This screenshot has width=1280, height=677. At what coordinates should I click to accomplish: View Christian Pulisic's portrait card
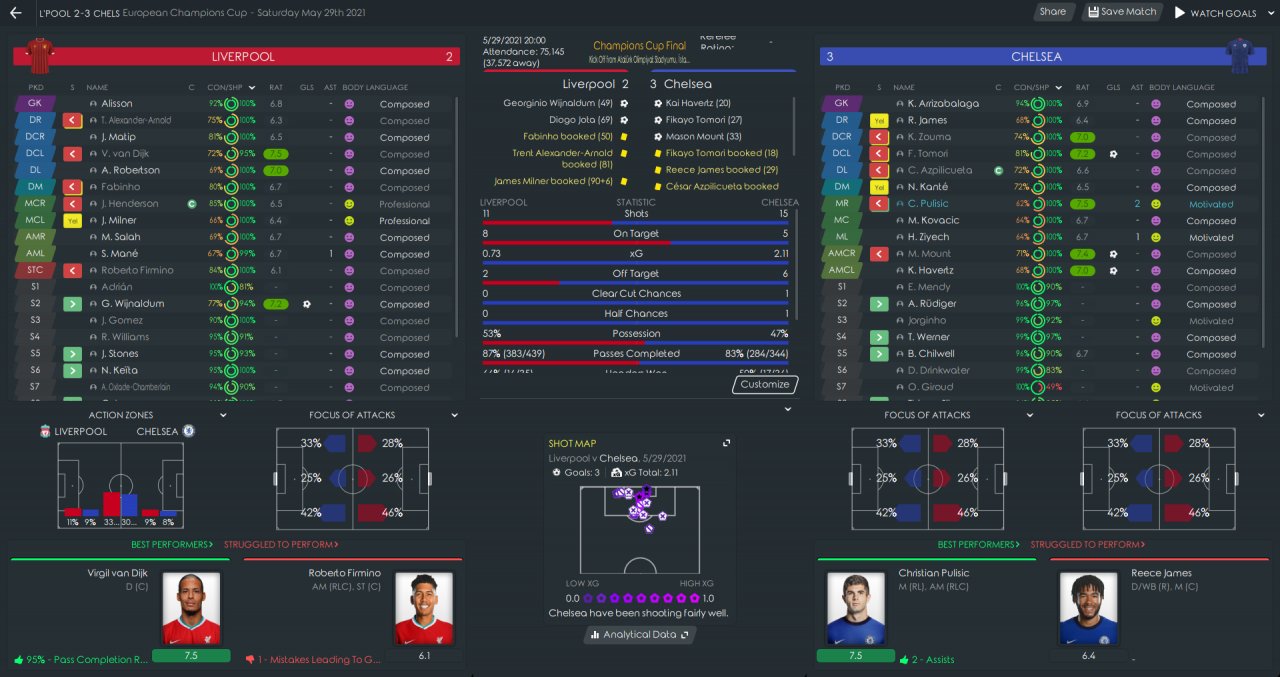[x=855, y=608]
